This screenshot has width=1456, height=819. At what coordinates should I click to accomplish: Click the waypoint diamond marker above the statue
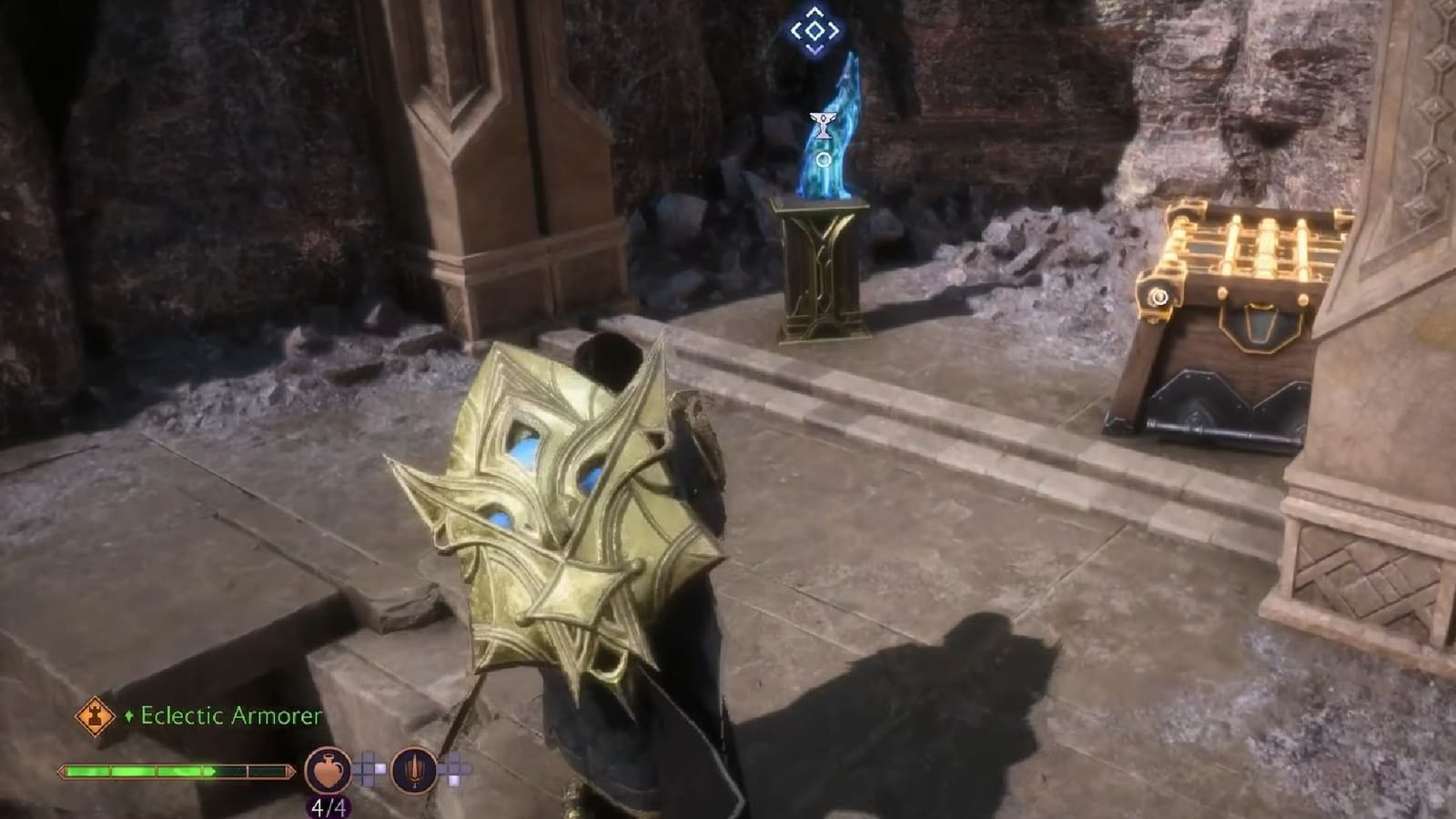[x=816, y=30]
